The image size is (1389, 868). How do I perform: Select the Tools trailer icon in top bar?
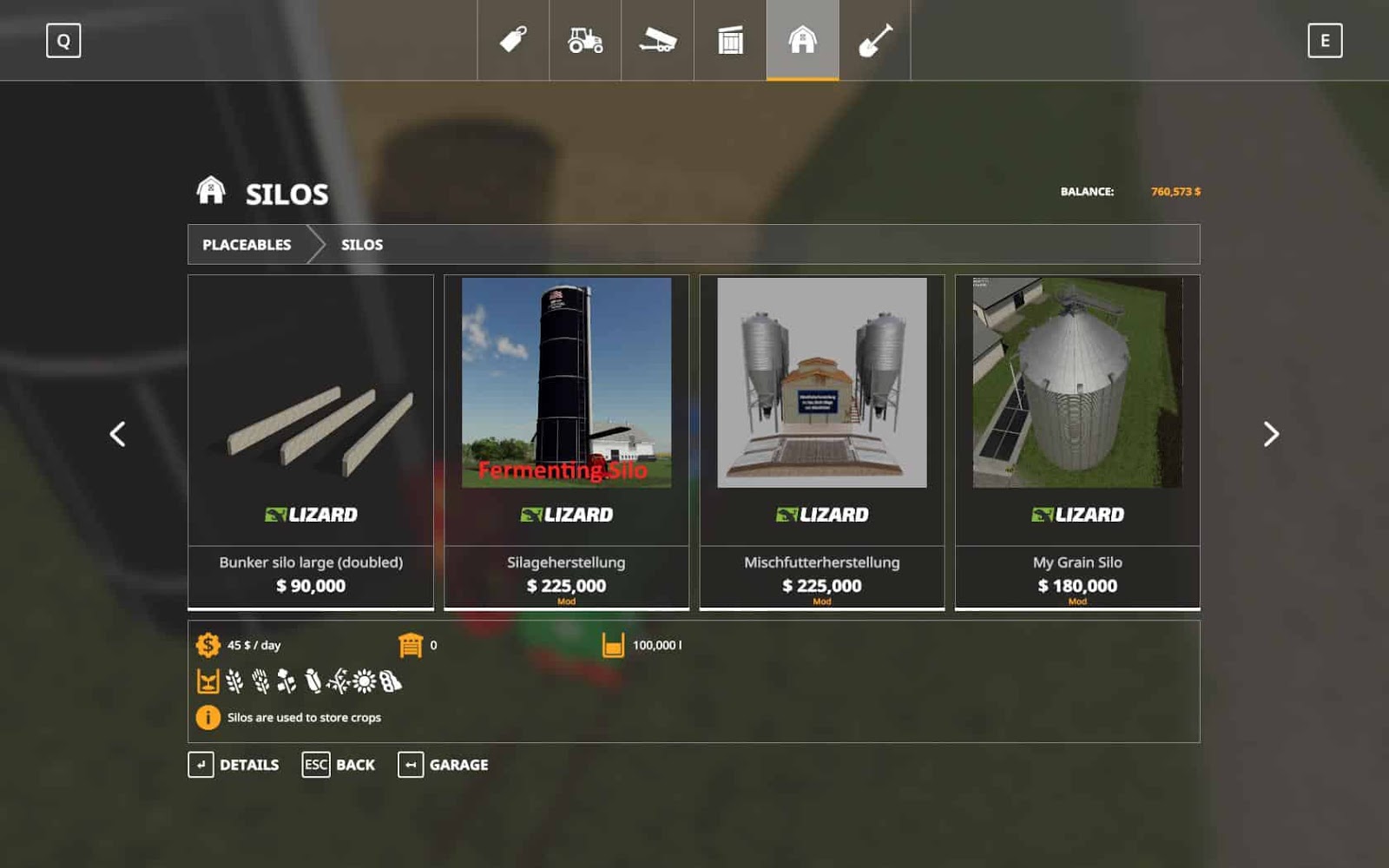(x=658, y=39)
